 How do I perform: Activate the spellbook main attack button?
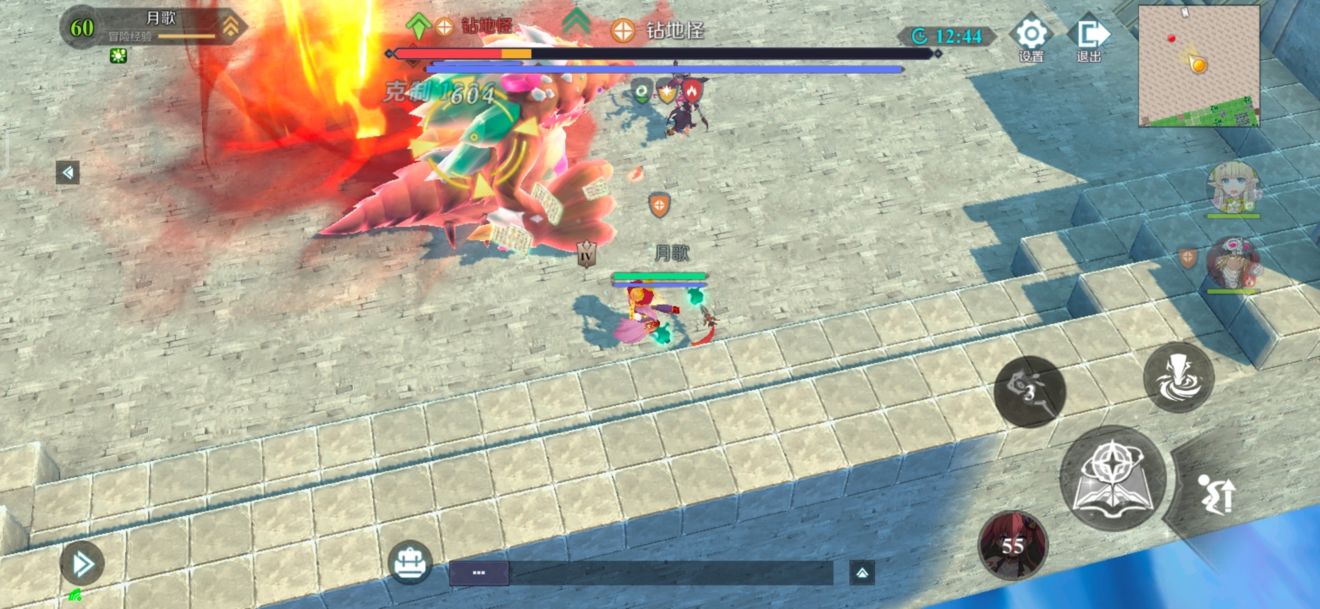click(1112, 478)
